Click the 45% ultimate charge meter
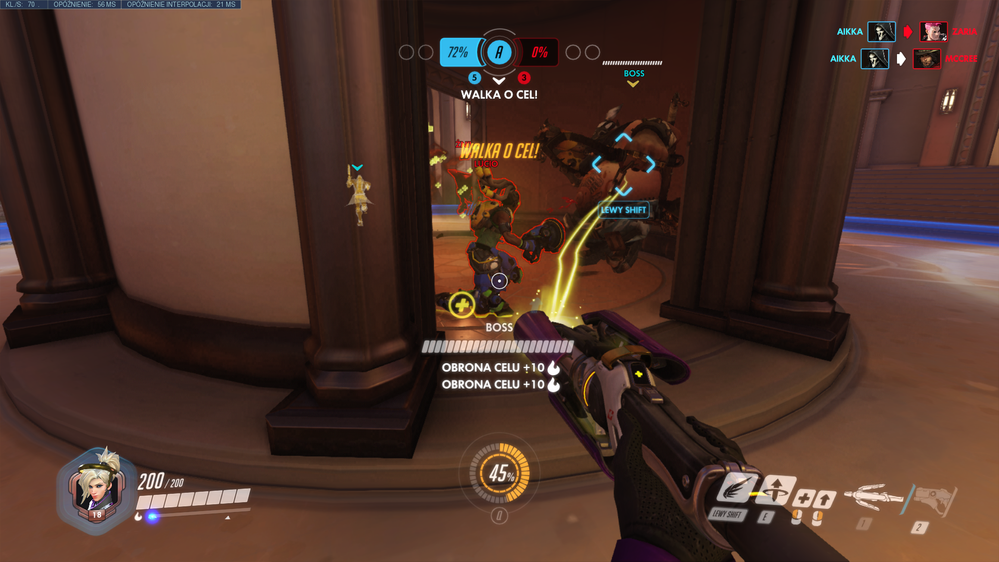This screenshot has height=562, width=999. tap(500, 474)
